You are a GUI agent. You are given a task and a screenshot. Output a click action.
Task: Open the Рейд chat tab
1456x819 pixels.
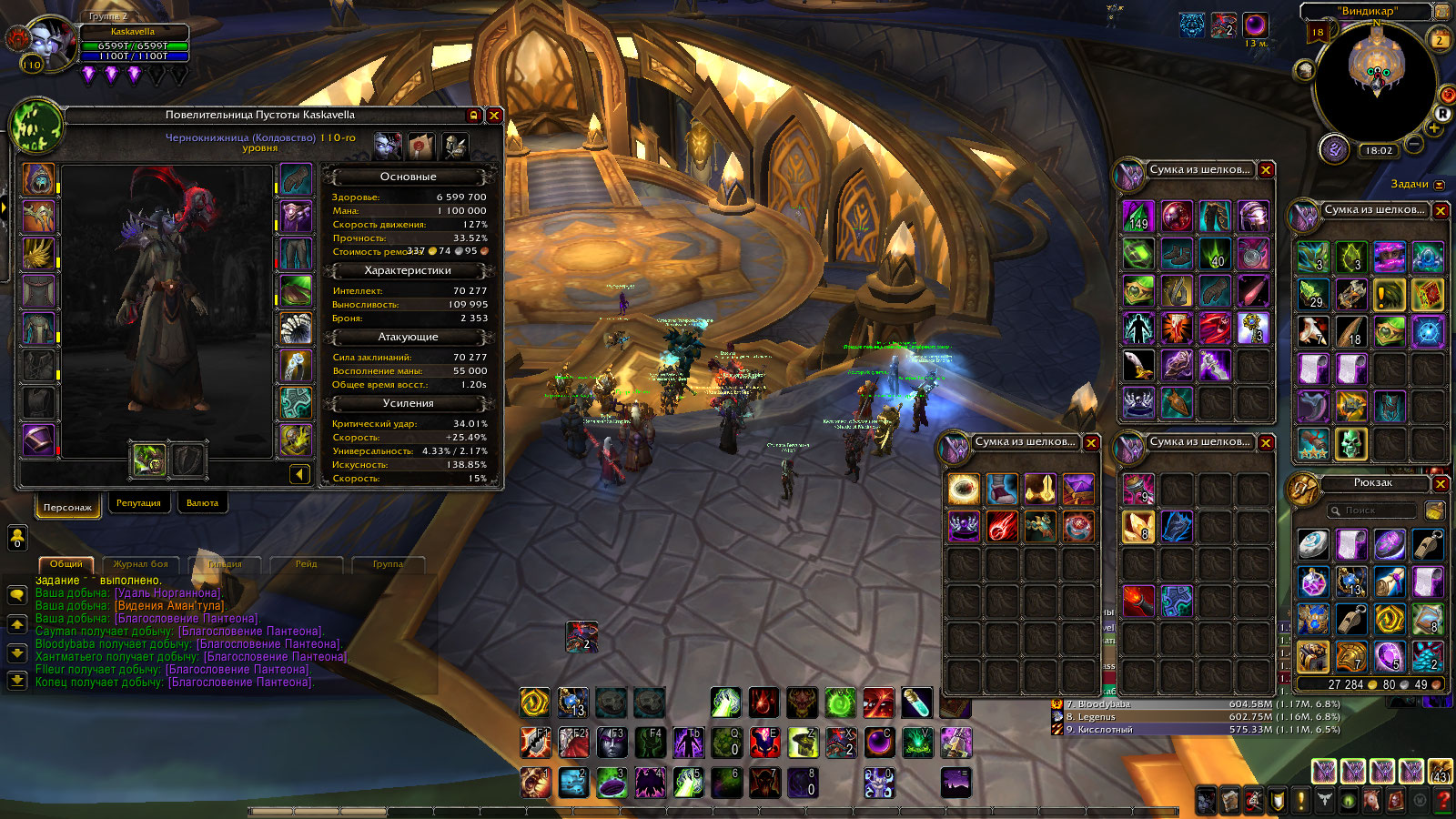coord(306,564)
